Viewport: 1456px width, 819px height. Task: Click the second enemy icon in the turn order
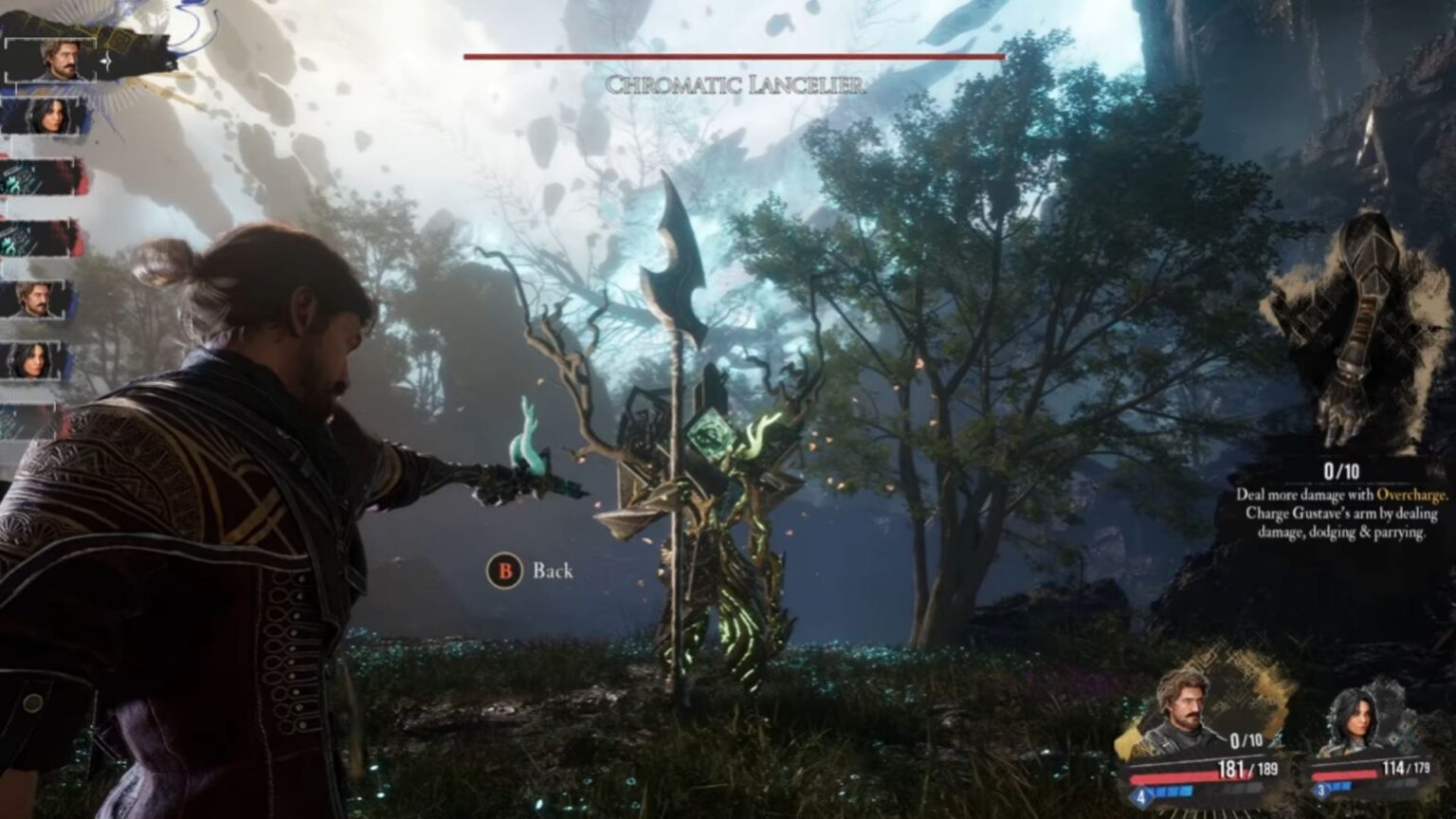pyautogui.click(x=38, y=237)
